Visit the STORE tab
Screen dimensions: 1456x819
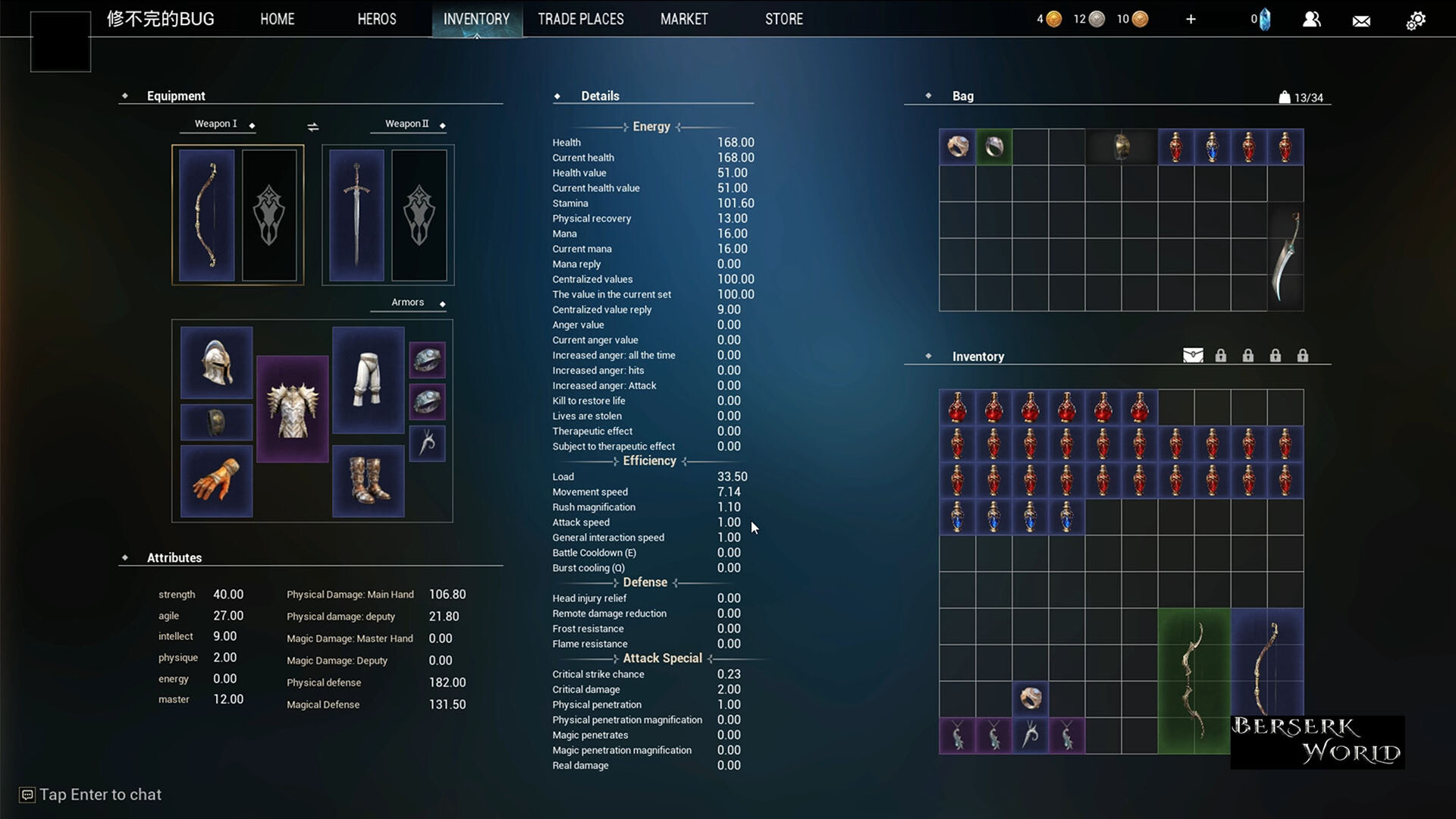click(x=783, y=19)
